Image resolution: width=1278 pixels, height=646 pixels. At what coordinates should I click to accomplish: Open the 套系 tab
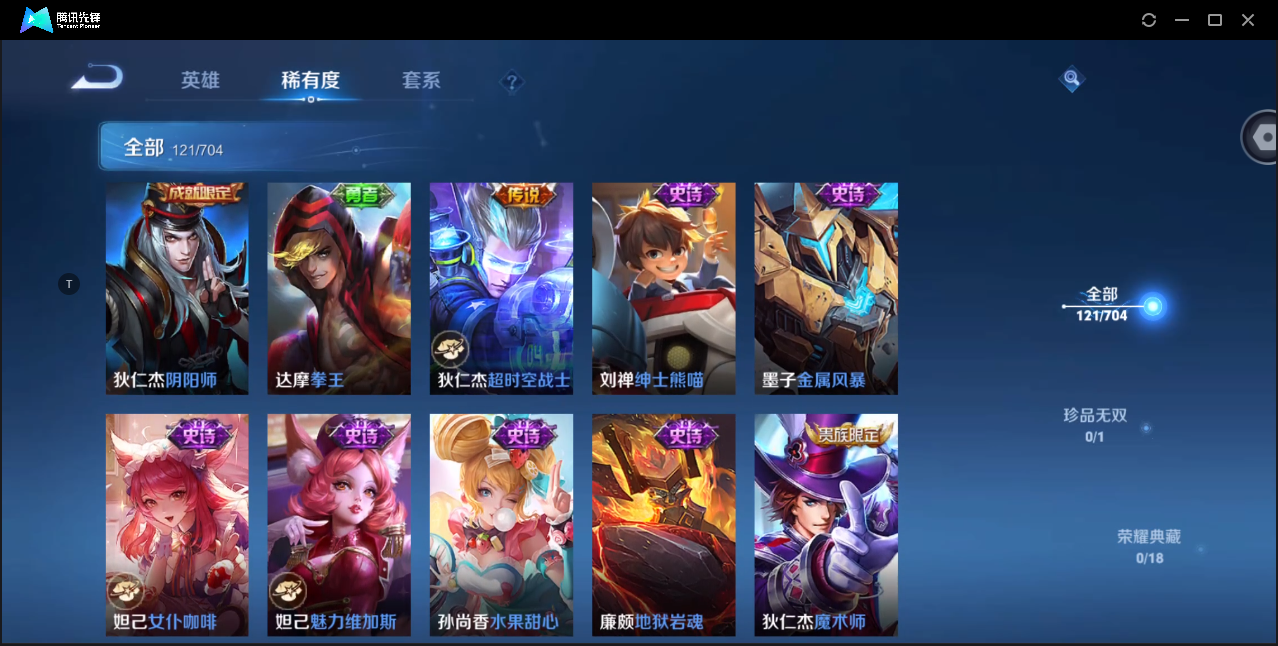(x=421, y=80)
